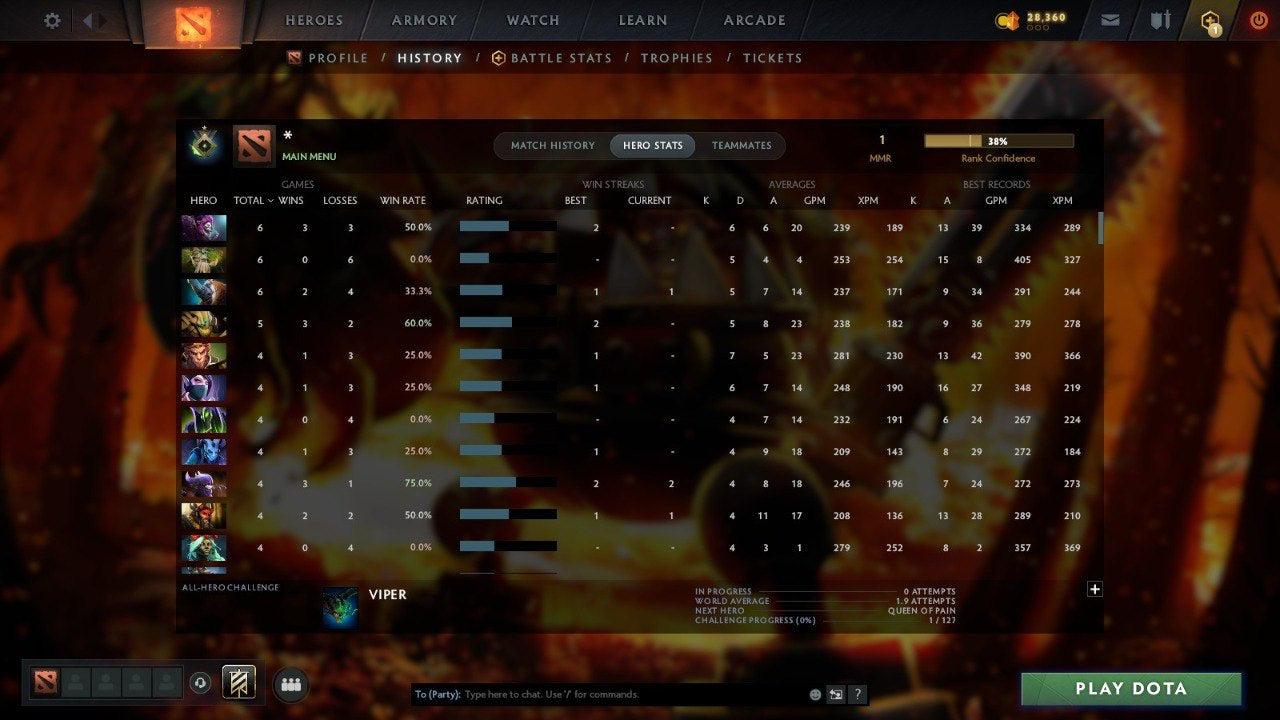This screenshot has width=1280, height=720.
Task: Open the settings gear icon
Action: click(51, 19)
